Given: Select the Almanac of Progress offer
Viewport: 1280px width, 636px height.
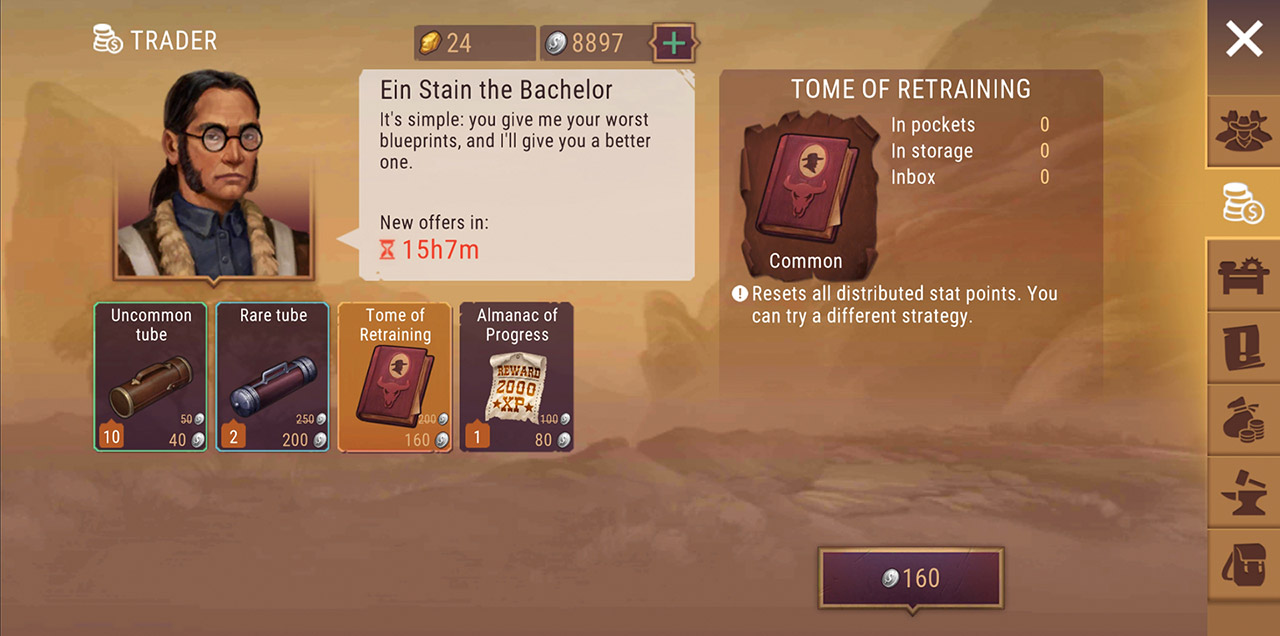Looking at the screenshot, I should tap(516, 377).
